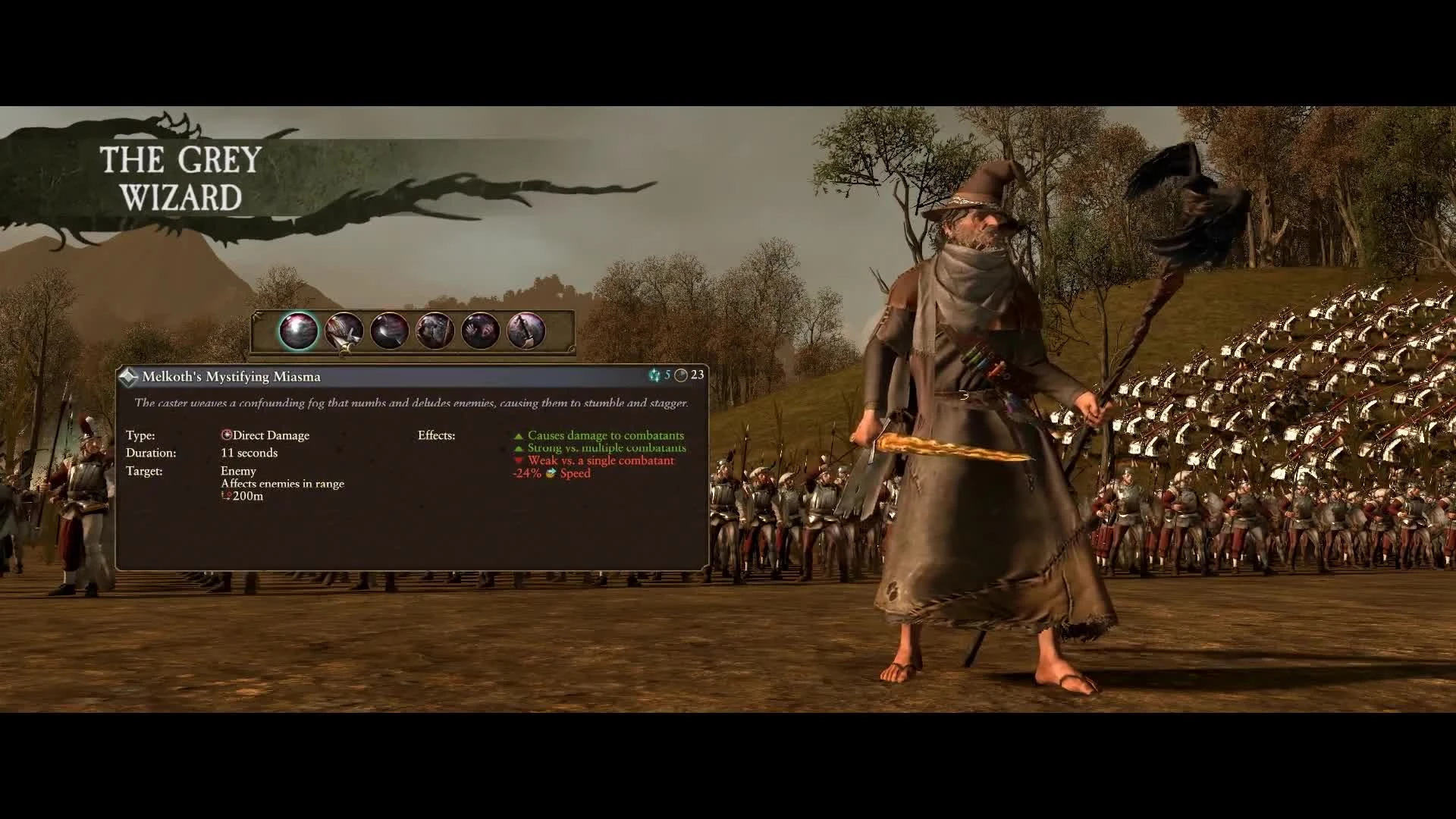Click the Direct Damage type icon
Viewport: 1456px width, 819px height.
[x=224, y=435]
